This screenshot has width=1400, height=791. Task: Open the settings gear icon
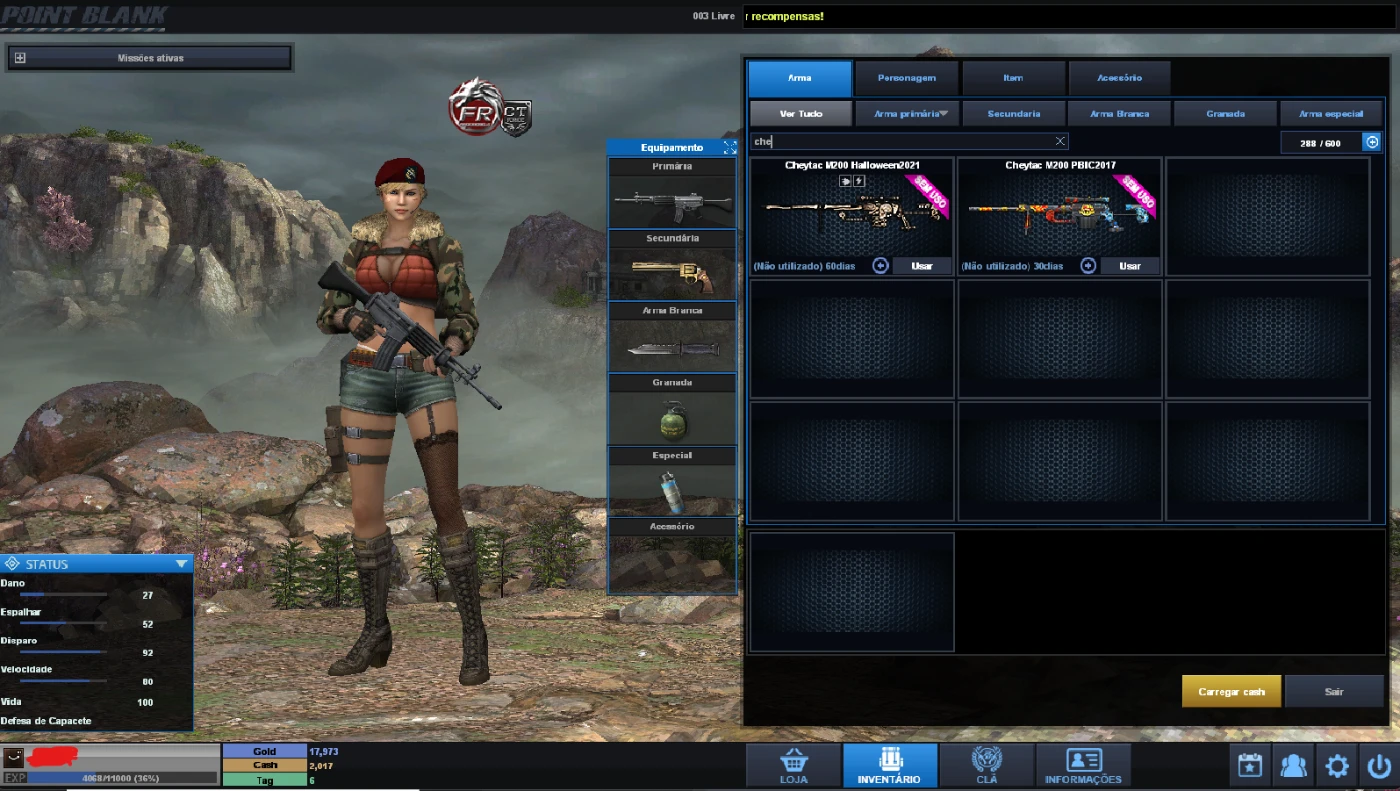1337,765
